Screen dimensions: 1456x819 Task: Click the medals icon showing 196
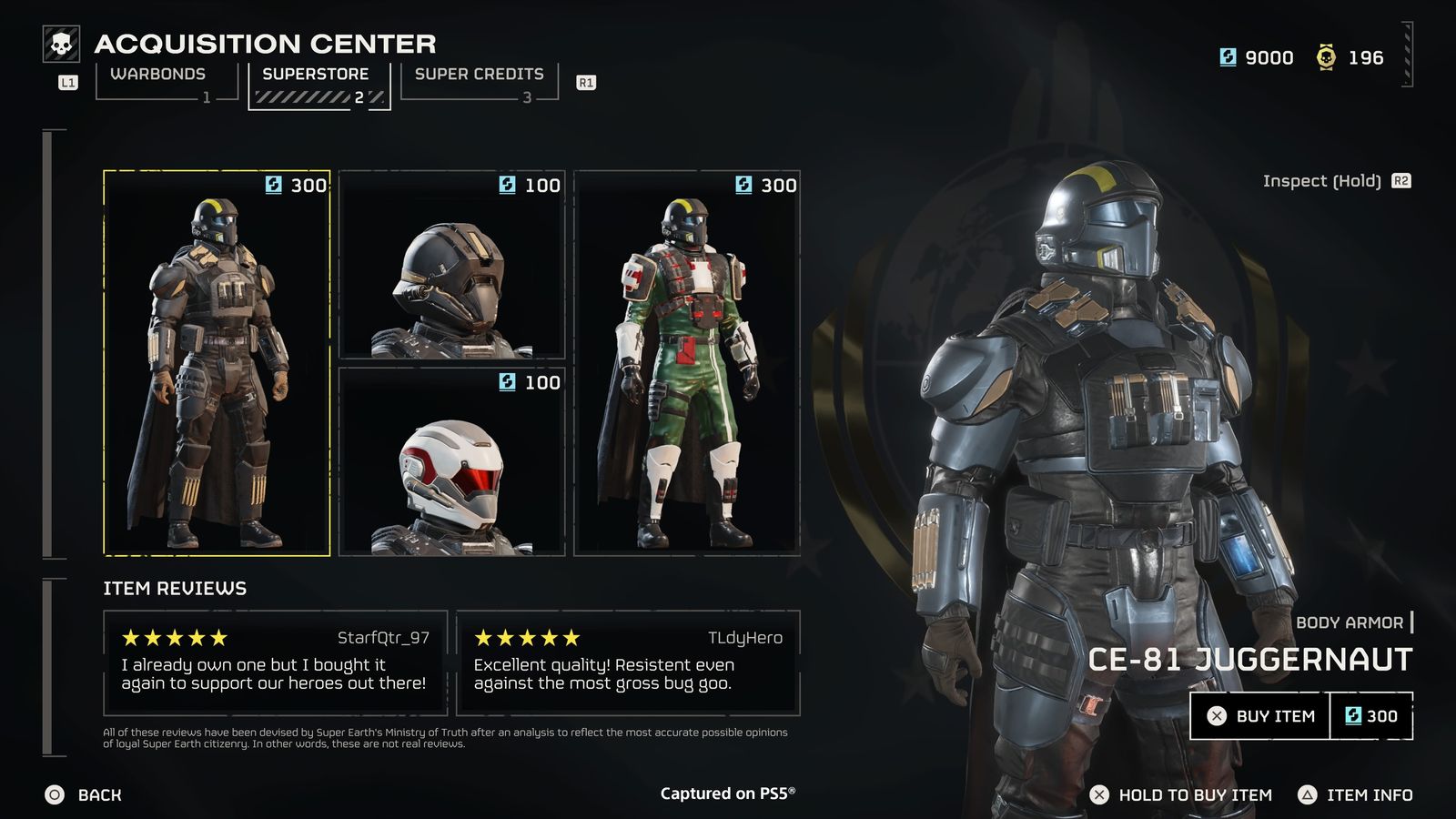tap(1327, 57)
